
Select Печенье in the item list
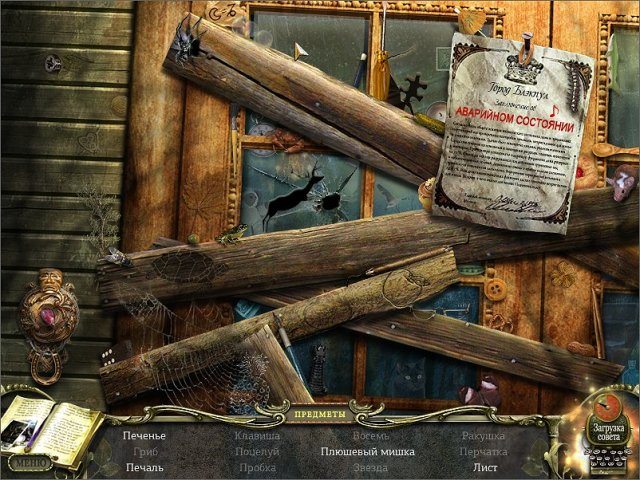coord(145,436)
